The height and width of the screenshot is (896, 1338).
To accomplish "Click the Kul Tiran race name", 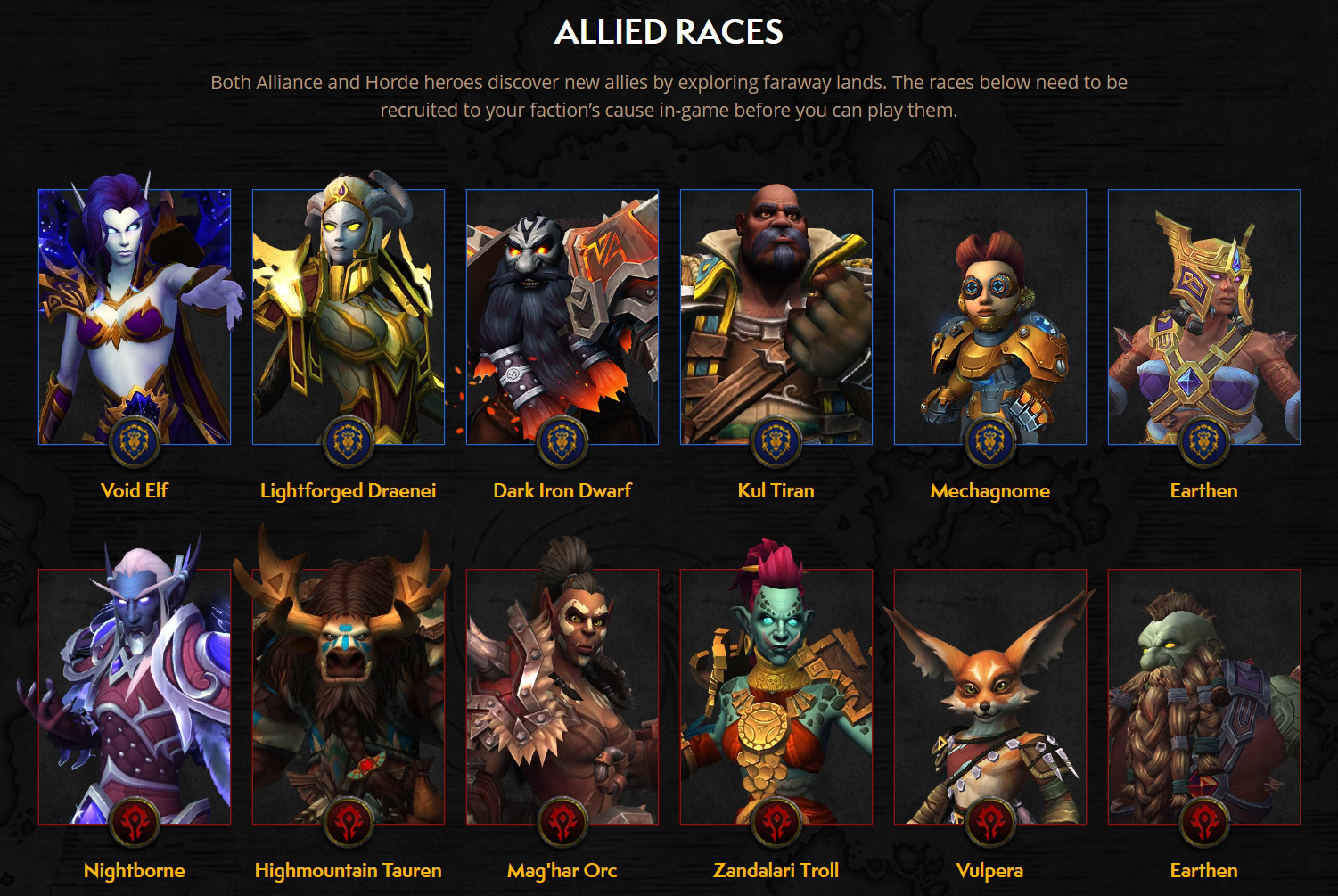I will pos(776,490).
